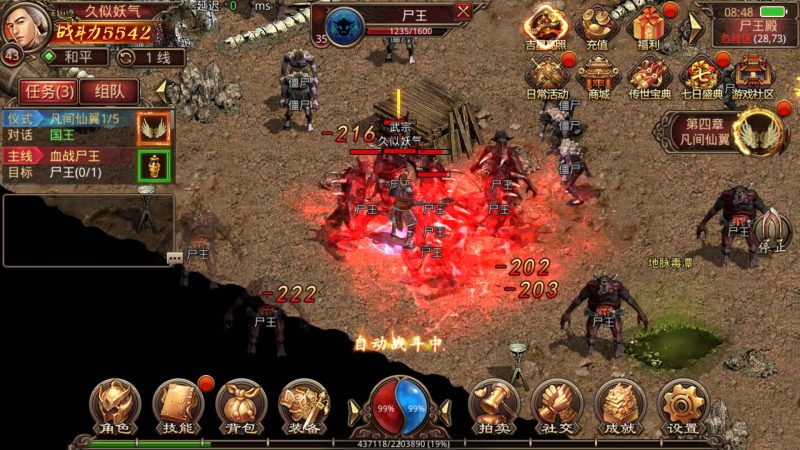Open the 日常活动 daily activities
The width and height of the screenshot is (800, 450).
[x=546, y=75]
